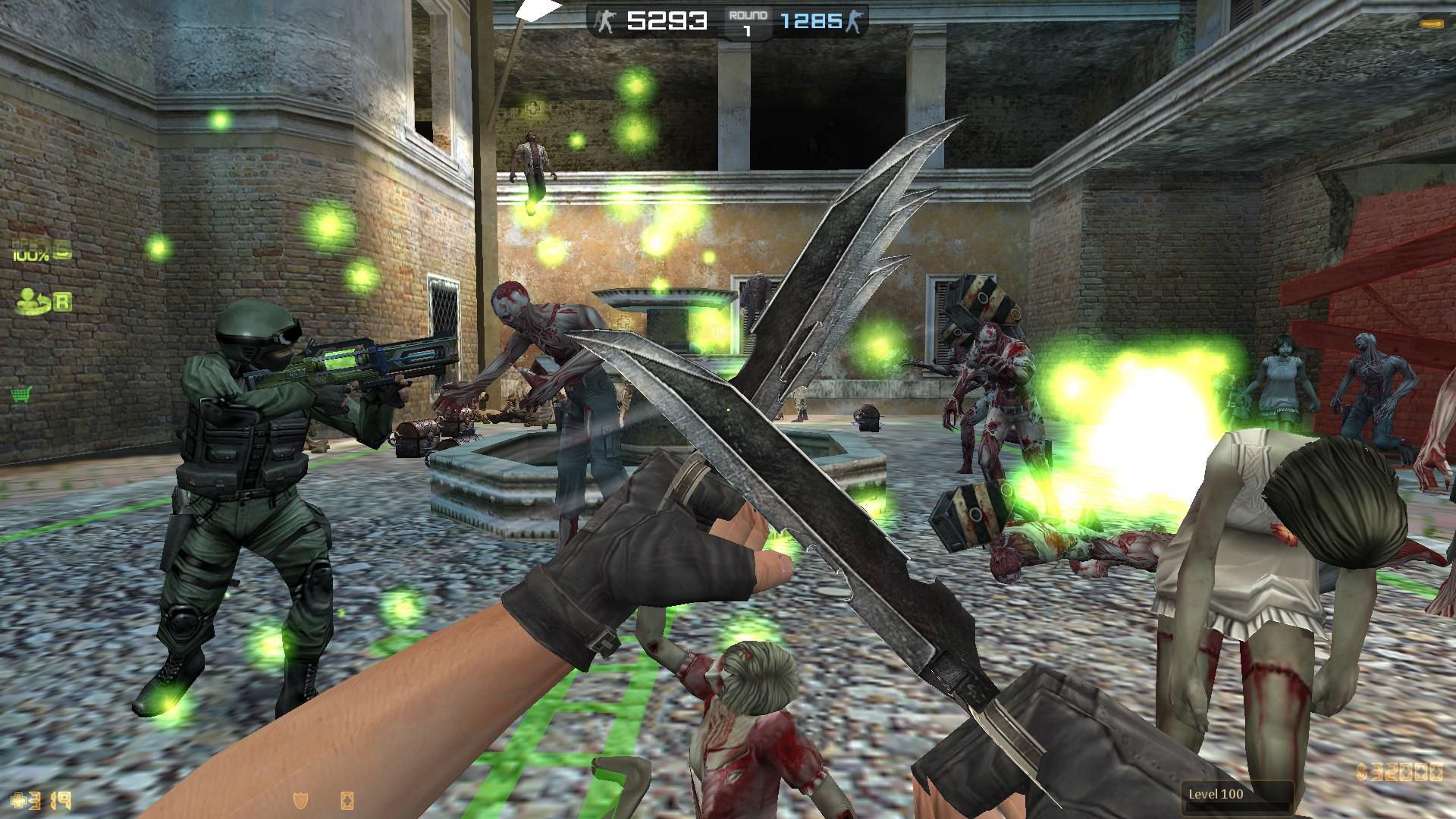Image resolution: width=1456 pixels, height=819 pixels.
Task: Click the Level 100 label
Action: point(1217,793)
